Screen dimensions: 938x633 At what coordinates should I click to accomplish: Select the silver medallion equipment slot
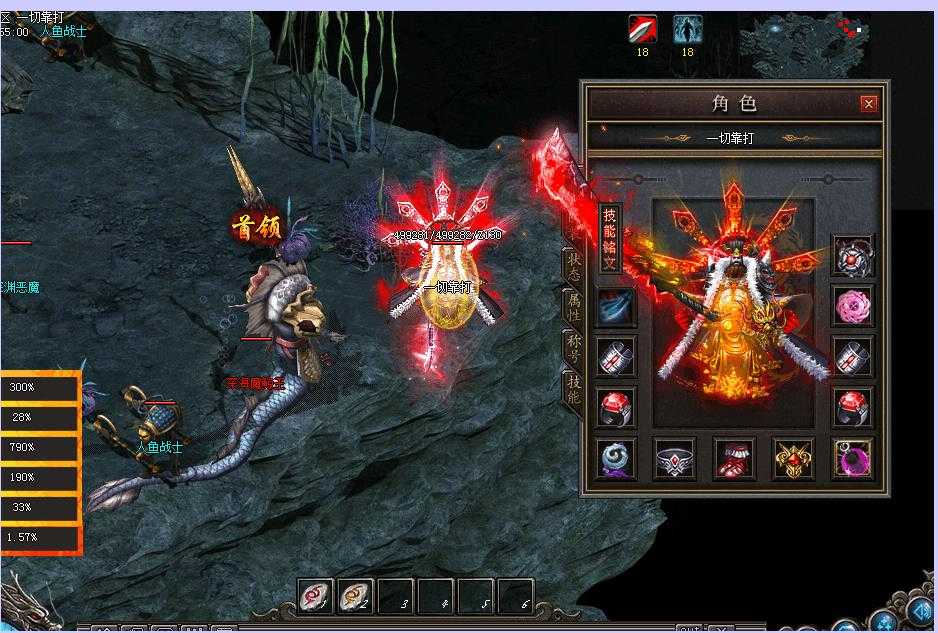852,257
